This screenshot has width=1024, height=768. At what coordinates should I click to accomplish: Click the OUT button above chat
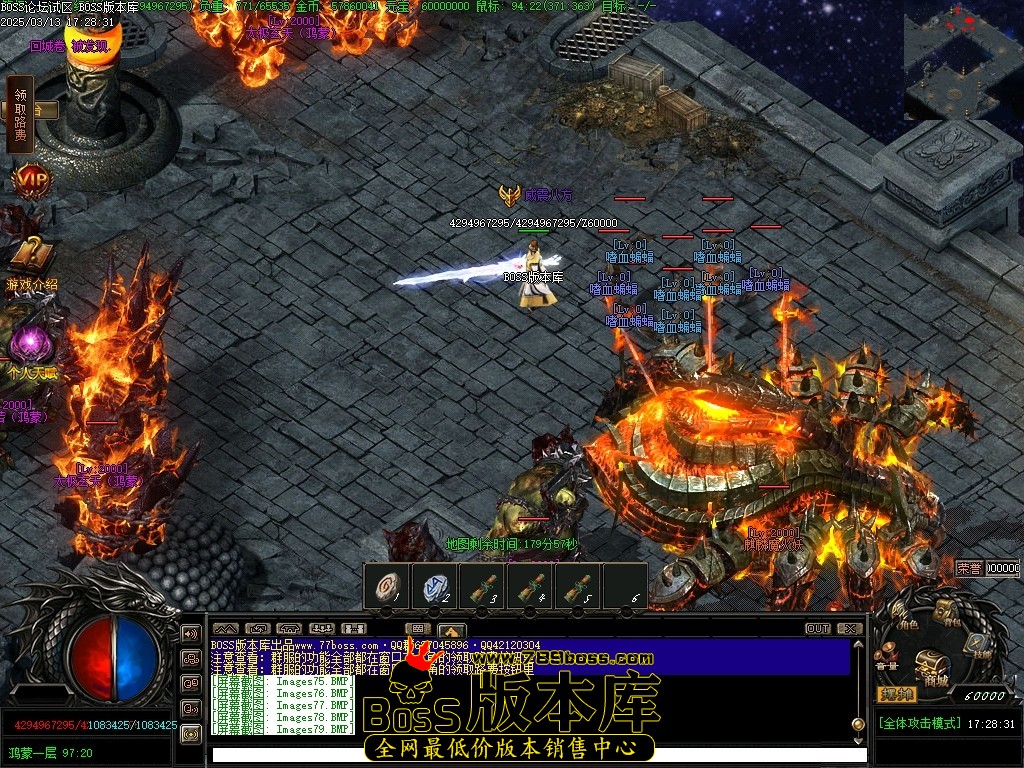pos(818,629)
